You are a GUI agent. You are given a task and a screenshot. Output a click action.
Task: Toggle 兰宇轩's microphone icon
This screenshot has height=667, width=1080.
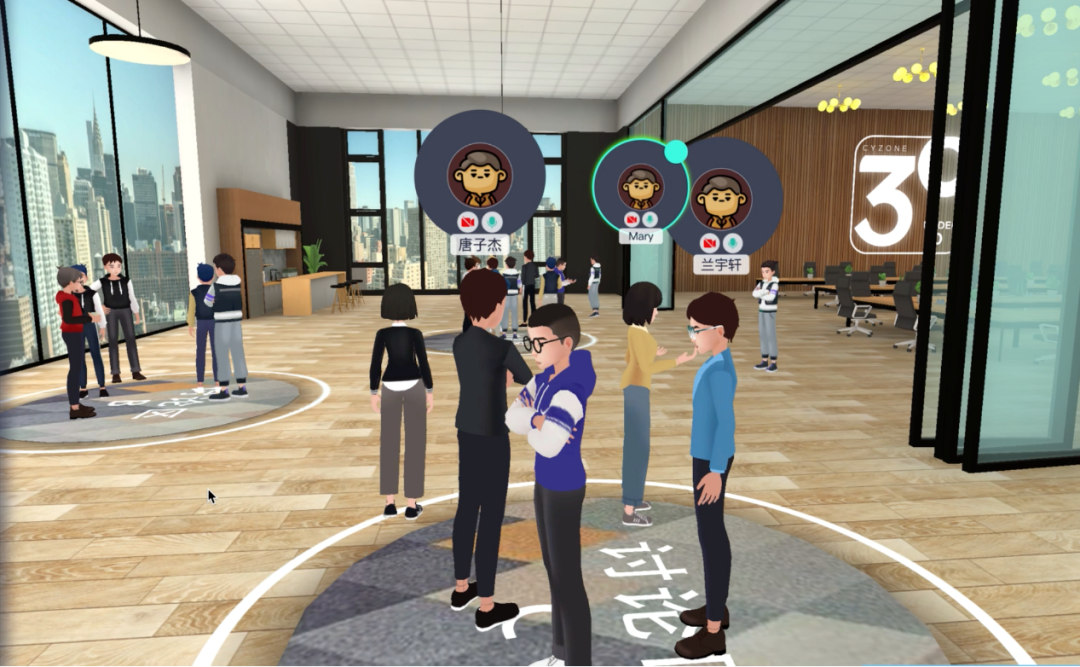coord(734,242)
